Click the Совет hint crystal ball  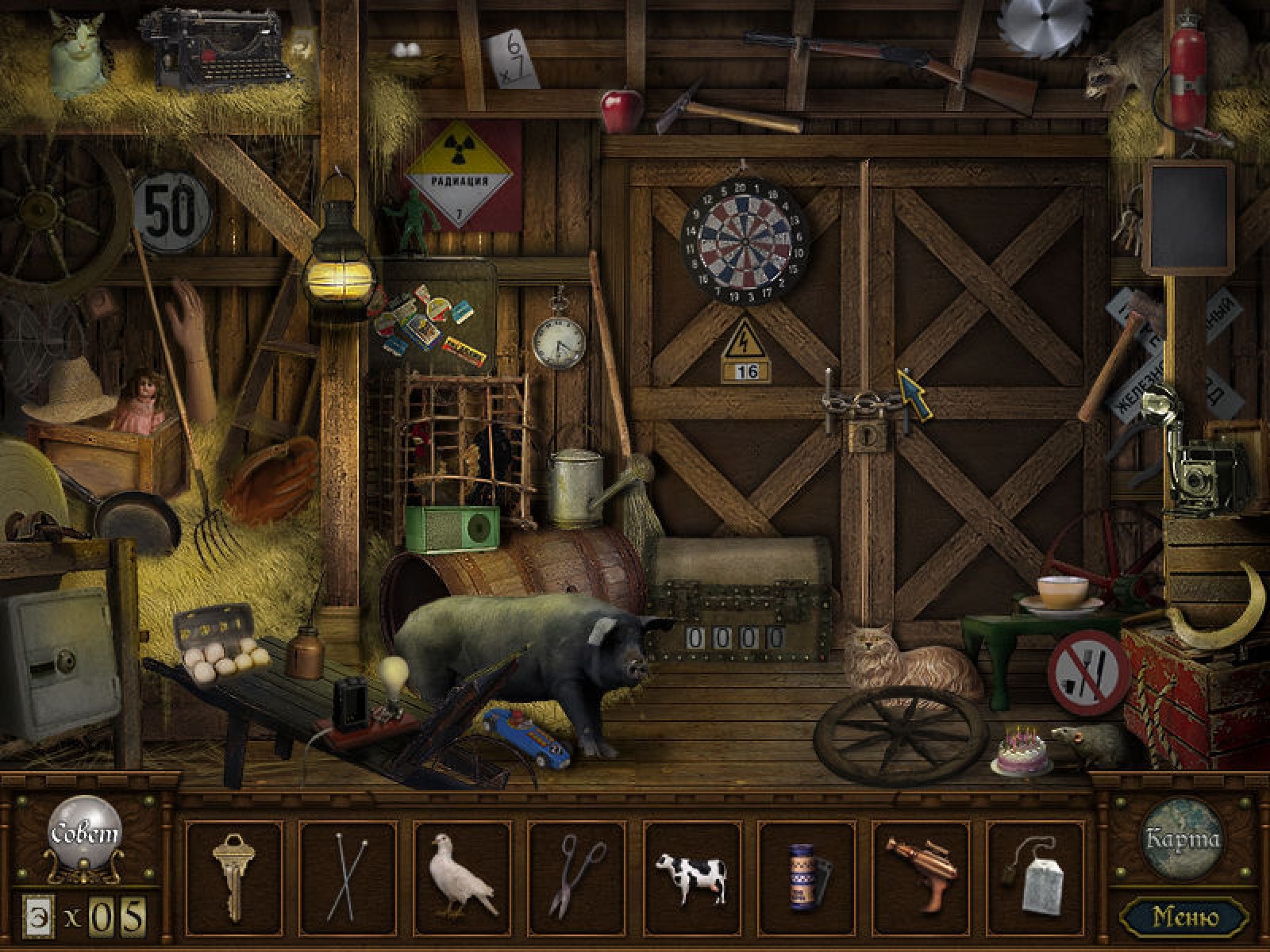point(85,835)
